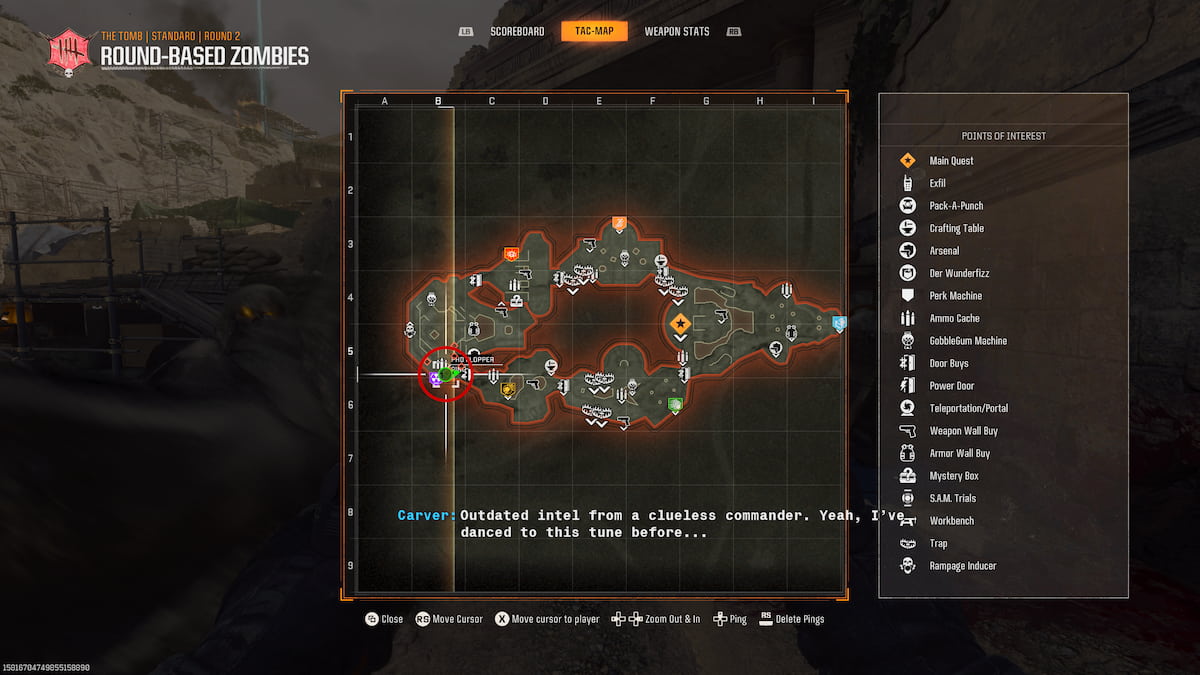Choose GobbleGum Machine in the legend
The width and height of the screenshot is (1200, 675).
[967, 341]
